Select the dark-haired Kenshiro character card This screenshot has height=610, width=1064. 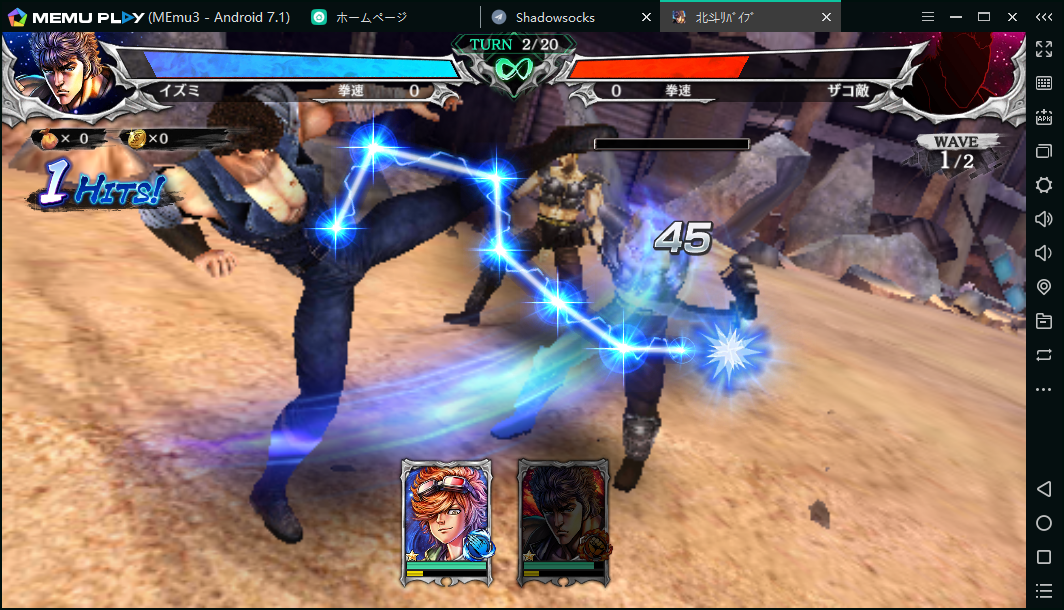coord(564,520)
